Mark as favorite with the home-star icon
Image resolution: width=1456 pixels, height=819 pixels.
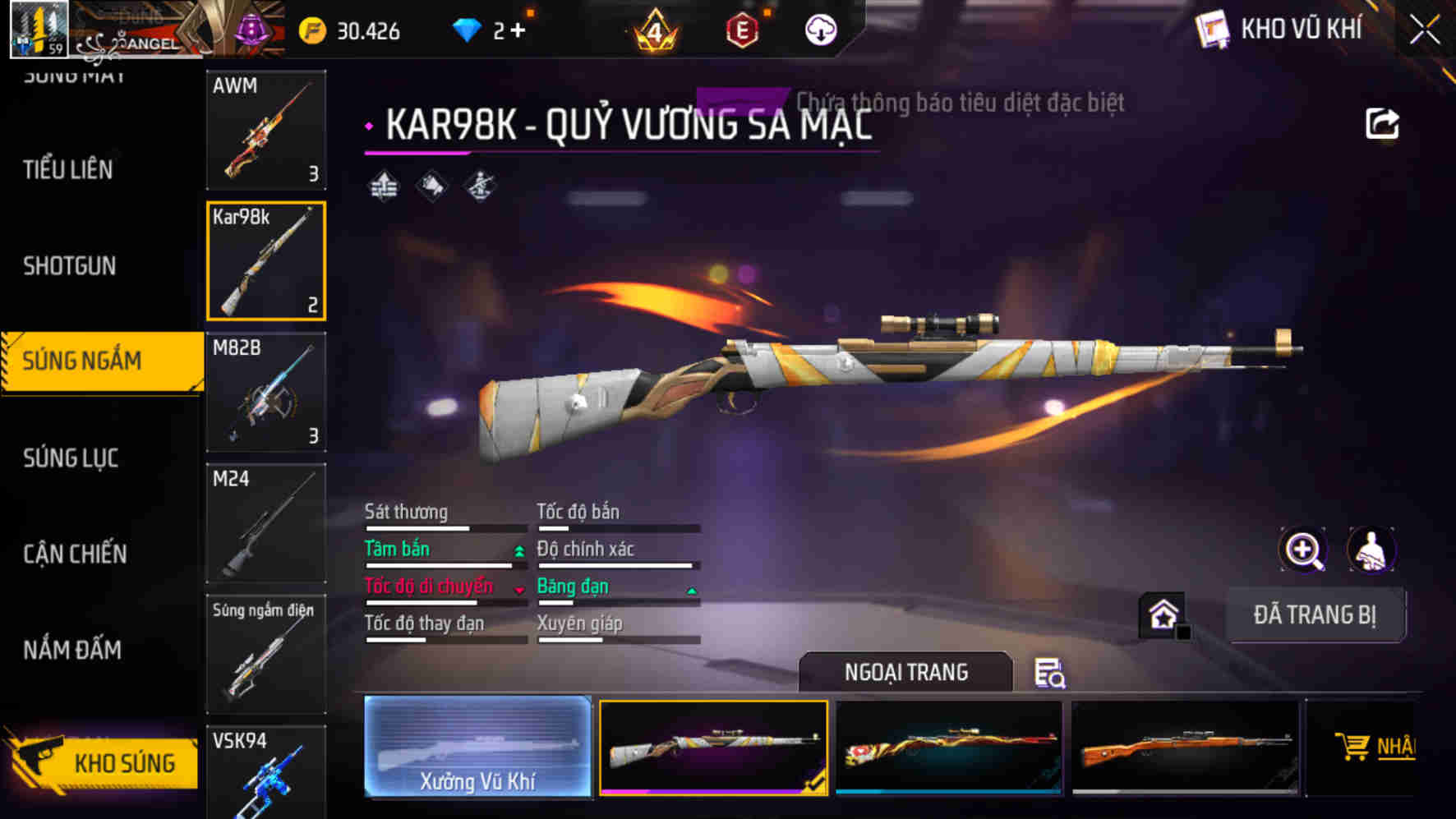tap(1162, 614)
